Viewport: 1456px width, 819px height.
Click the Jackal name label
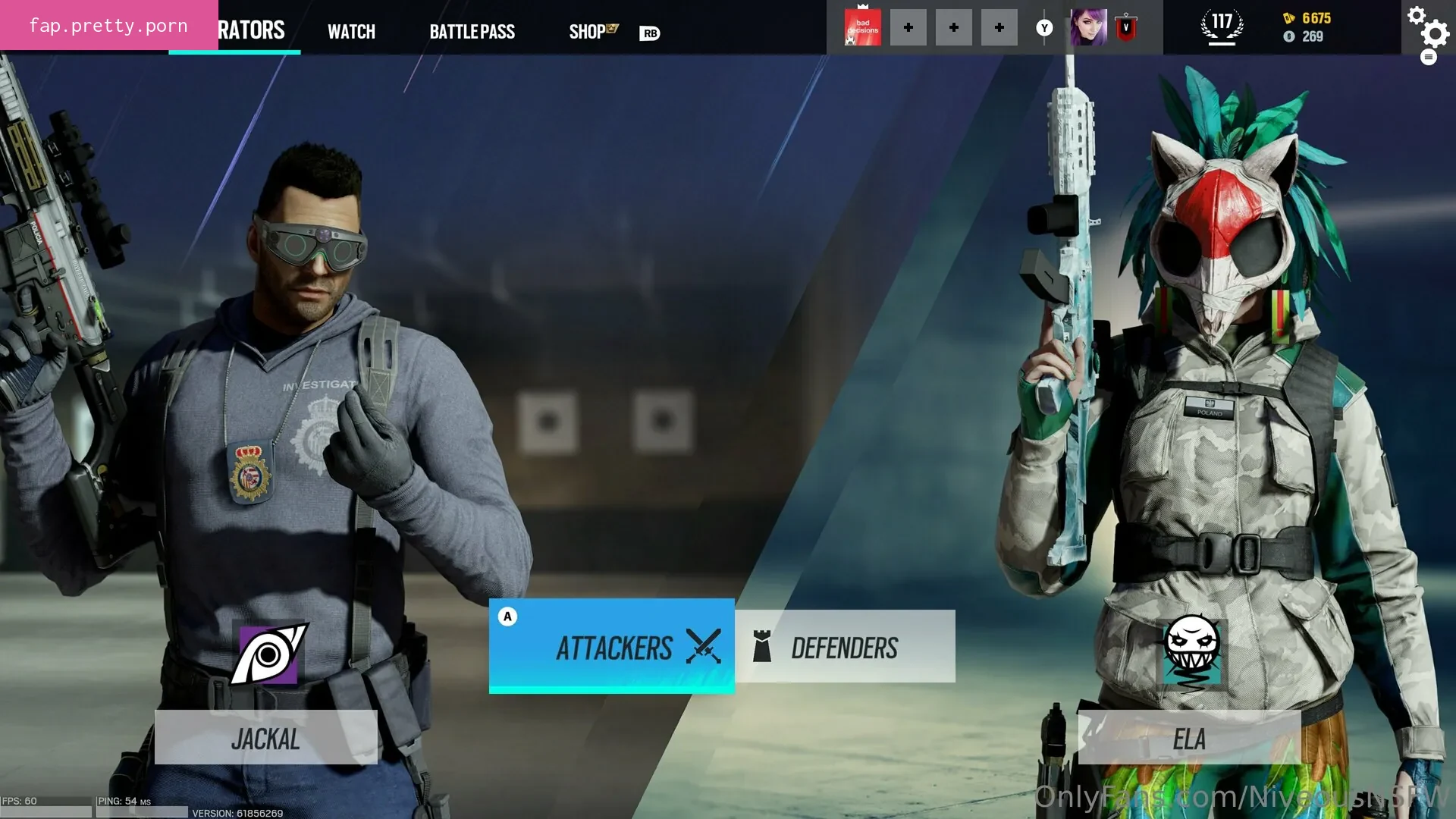click(265, 738)
